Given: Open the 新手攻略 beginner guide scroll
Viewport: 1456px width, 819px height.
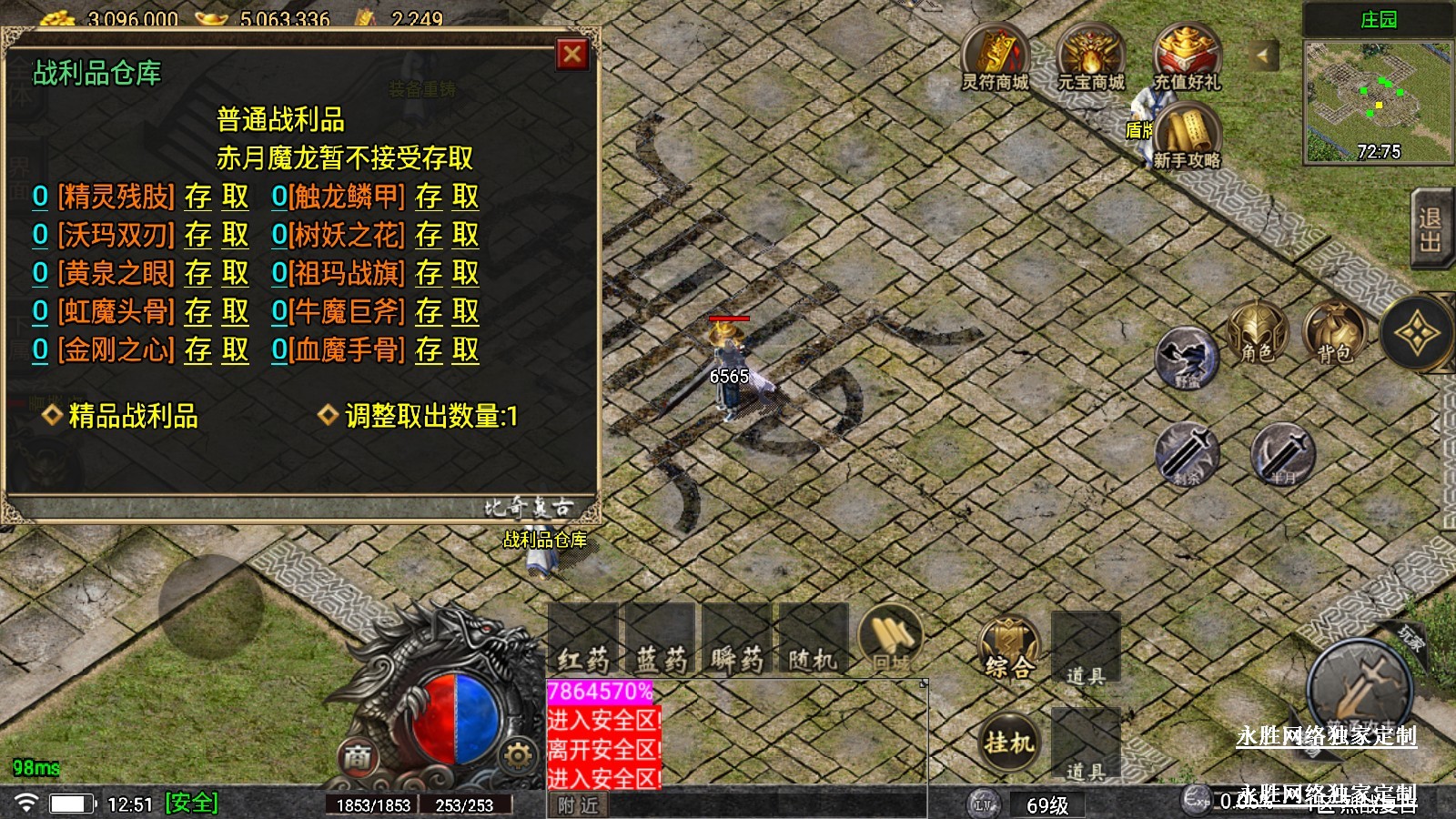Looking at the screenshot, I should tap(1187, 136).
